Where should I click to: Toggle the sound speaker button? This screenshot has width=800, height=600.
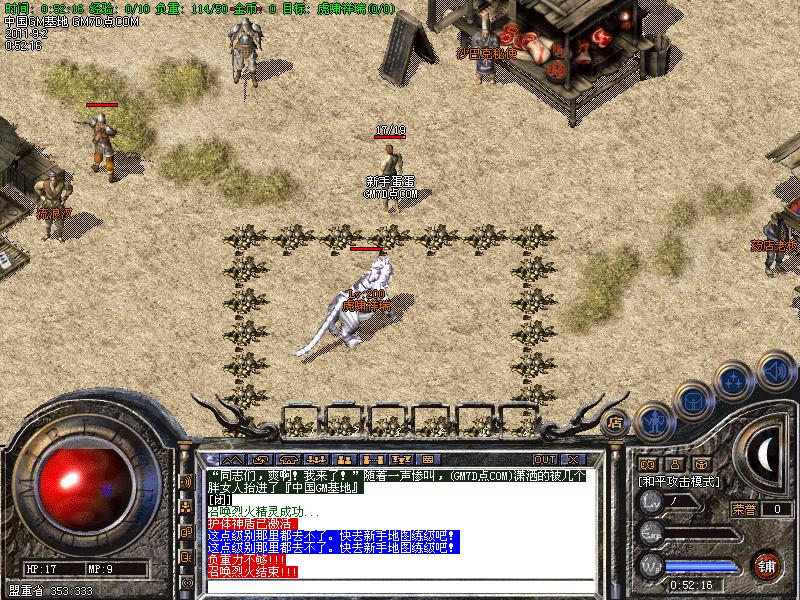click(775, 370)
